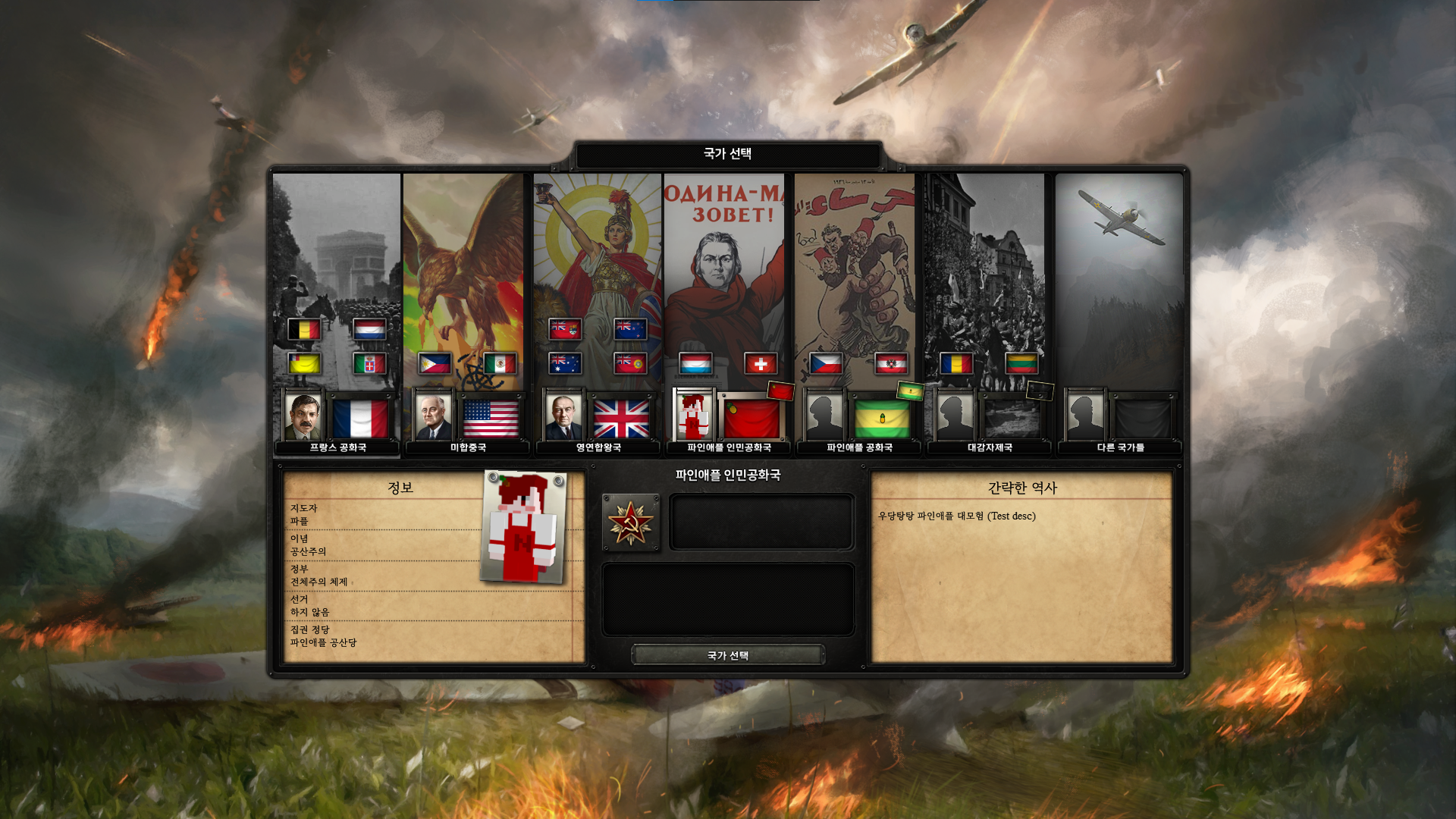
Task: Pick the Belgium flag
Action: point(304,329)
